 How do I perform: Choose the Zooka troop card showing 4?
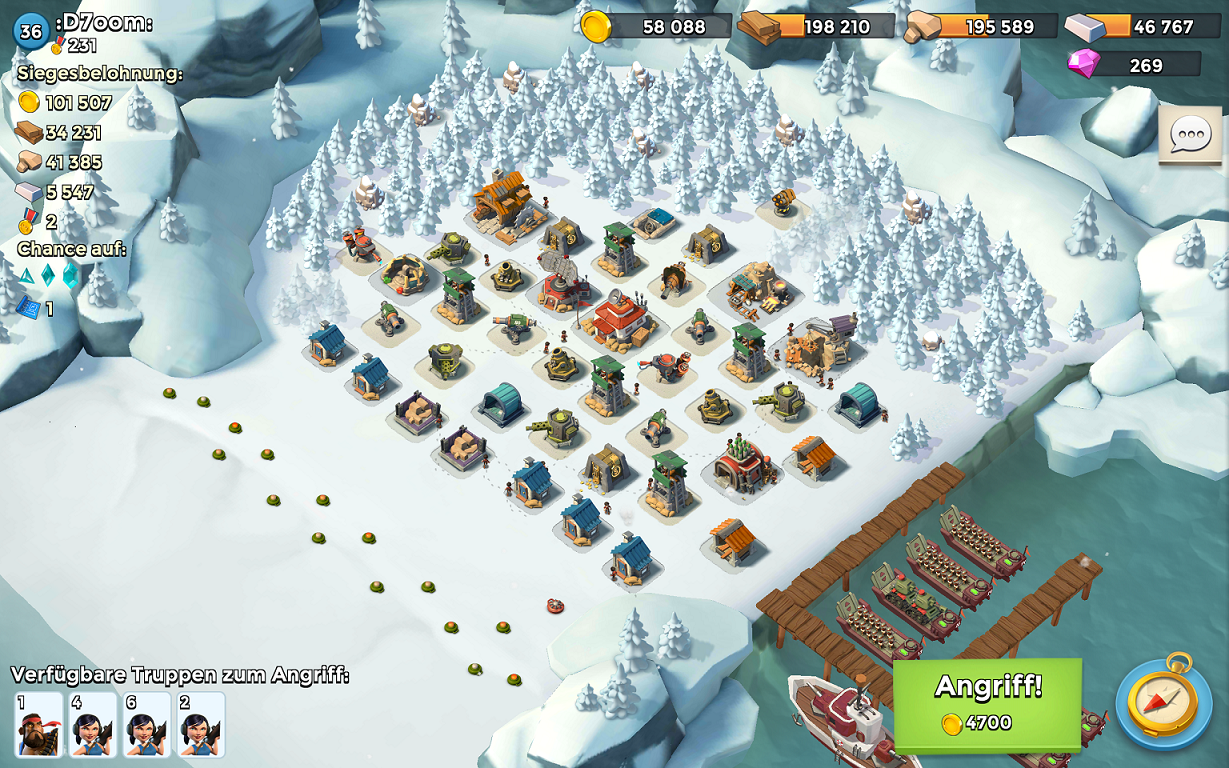pos(93,724)
